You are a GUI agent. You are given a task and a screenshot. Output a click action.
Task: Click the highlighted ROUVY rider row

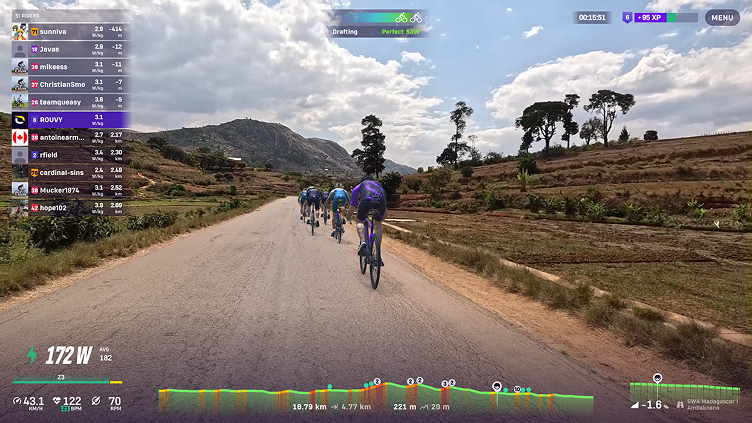point(70,119)
